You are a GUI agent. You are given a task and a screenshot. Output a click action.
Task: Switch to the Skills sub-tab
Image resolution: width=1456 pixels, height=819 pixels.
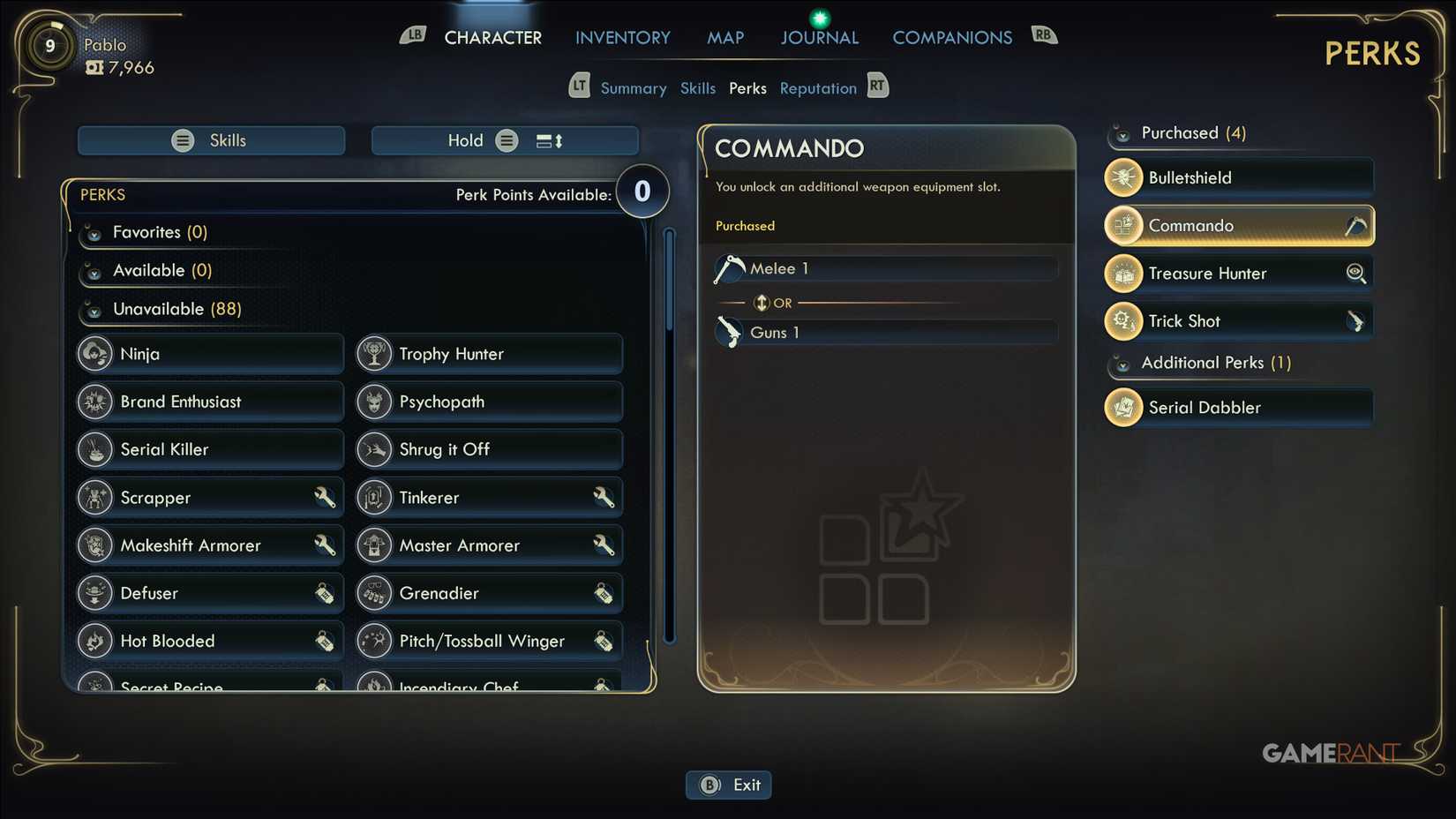pyautogui.click(x=697, y=87)
